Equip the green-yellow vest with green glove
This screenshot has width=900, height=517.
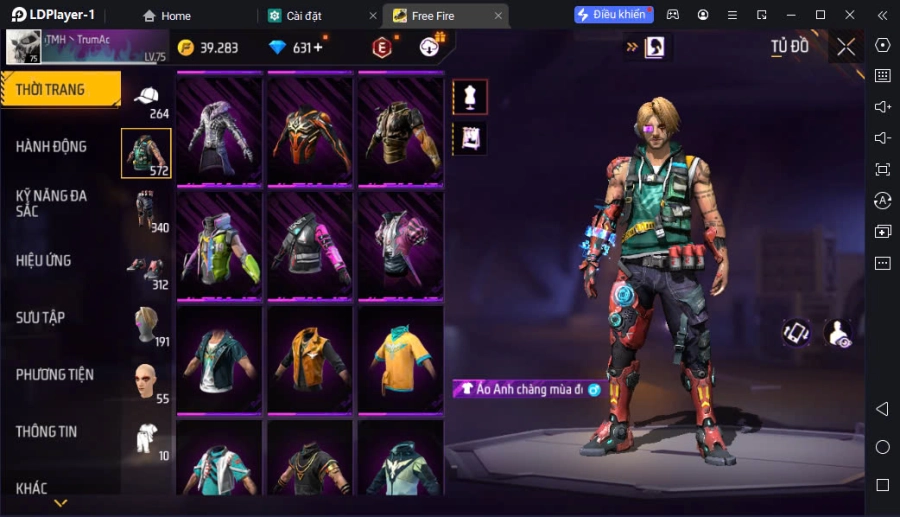pyautogui.click(x=219, y=245)
